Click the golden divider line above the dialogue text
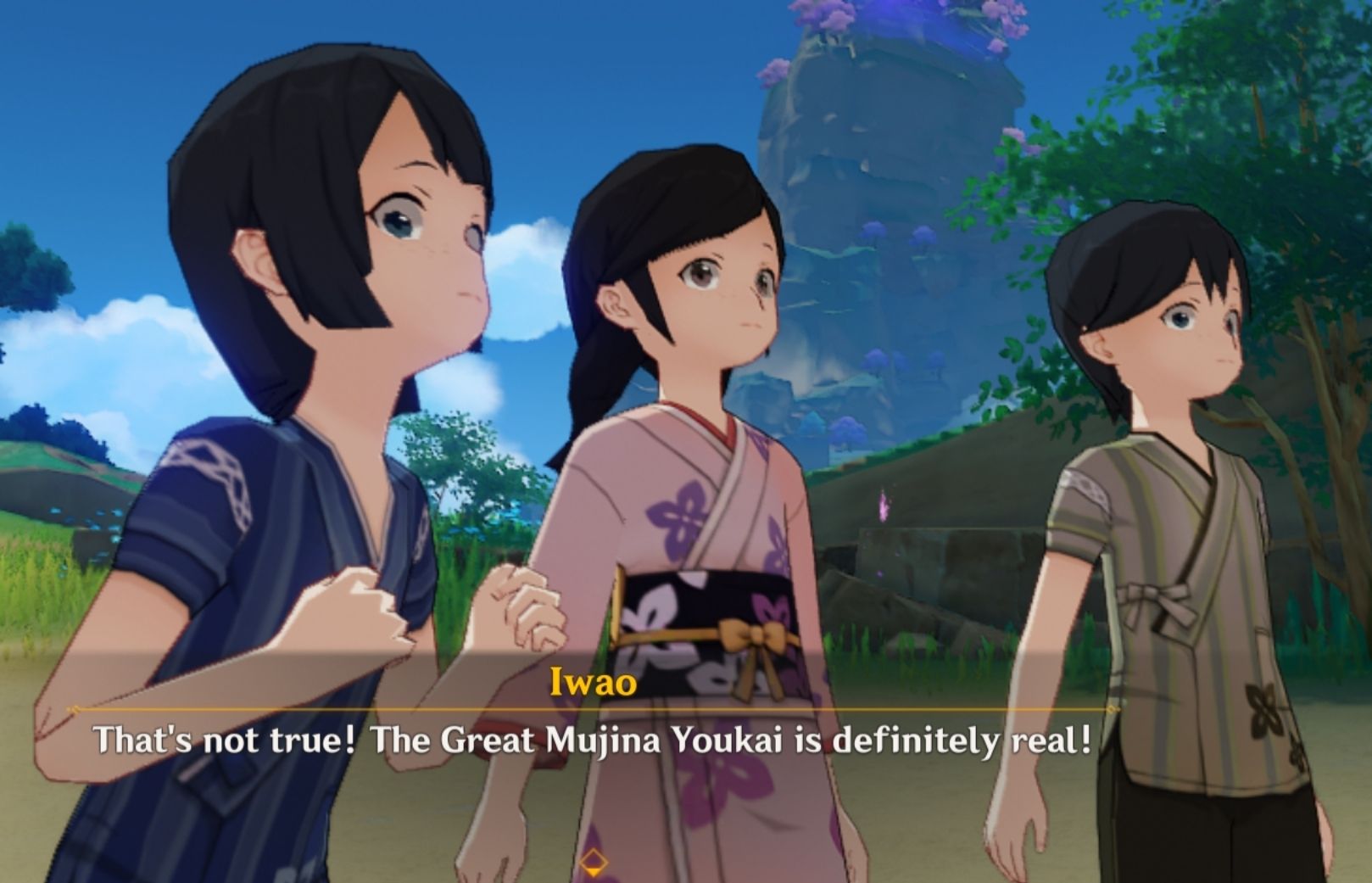 click(x=594, y=707)
